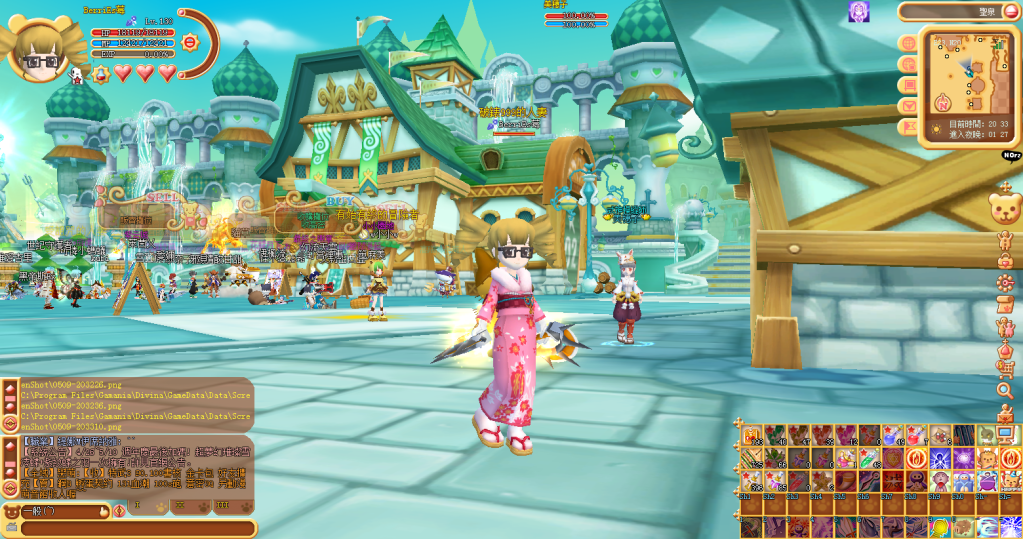This screenshot has width=1023, height=539.
Task: Click the player portrait in the corner
Action: 39,45
